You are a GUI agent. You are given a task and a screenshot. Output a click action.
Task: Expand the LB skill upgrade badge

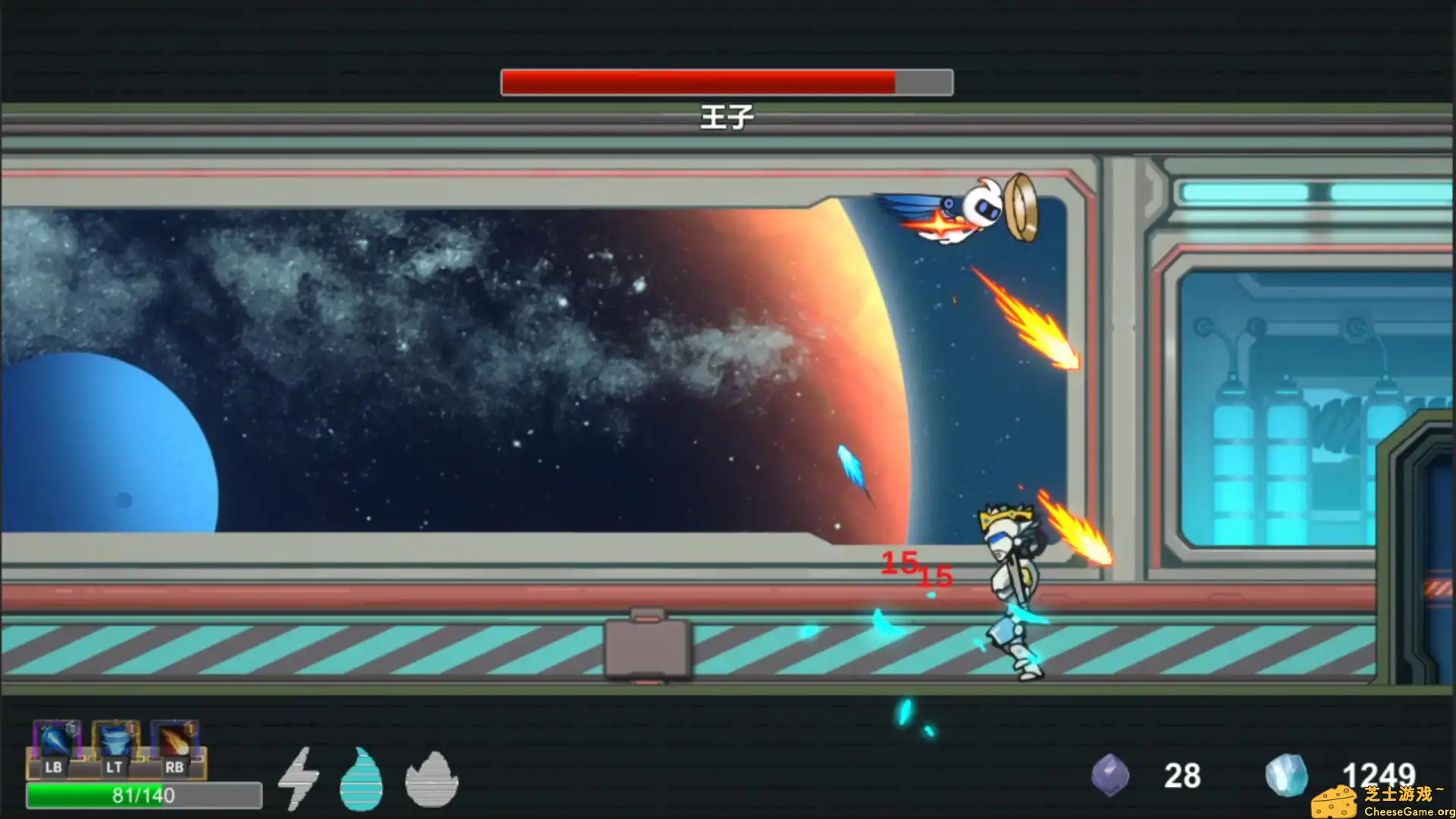click(72, 730)
